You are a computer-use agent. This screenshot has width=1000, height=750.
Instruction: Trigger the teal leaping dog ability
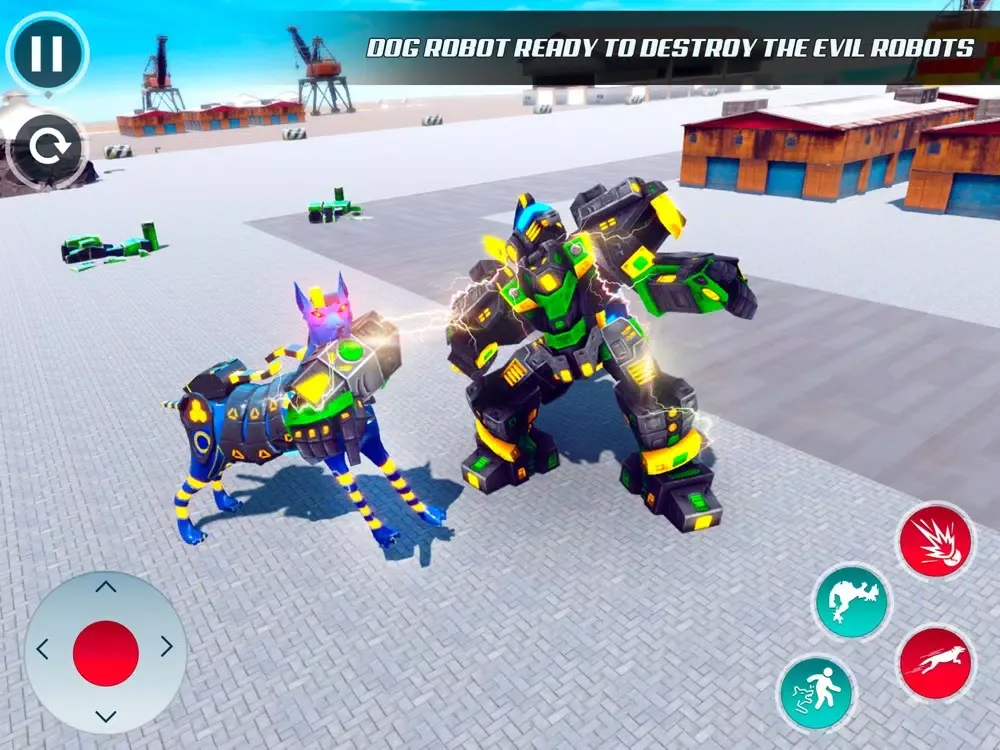pyautogui.click(x=851, y=602)
